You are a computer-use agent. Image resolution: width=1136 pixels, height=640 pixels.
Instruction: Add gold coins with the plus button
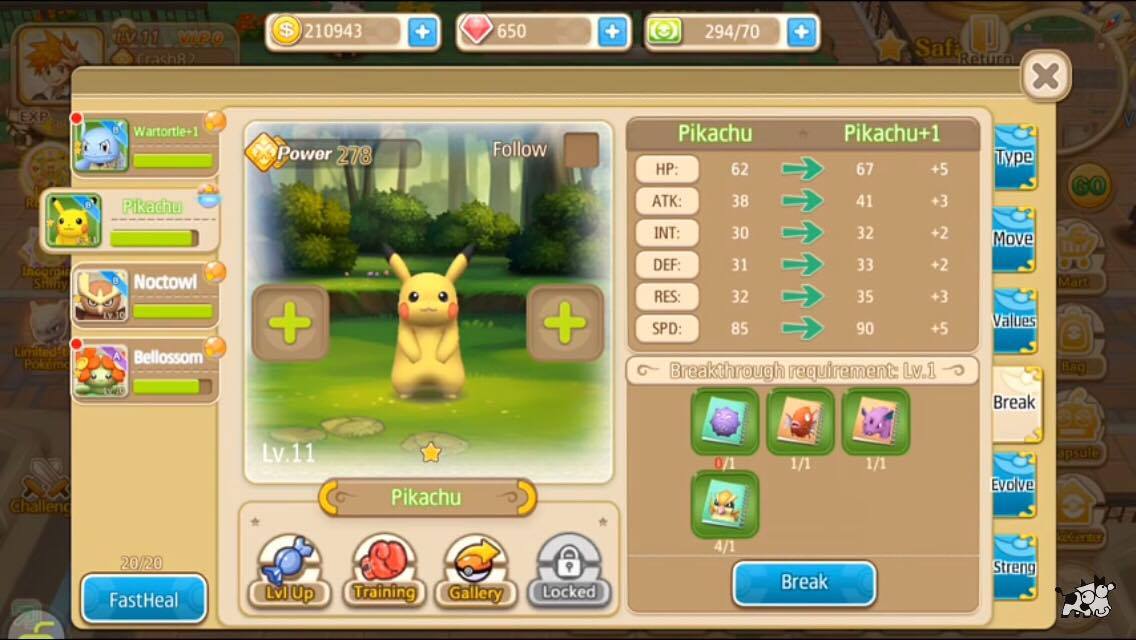(422, 32)
